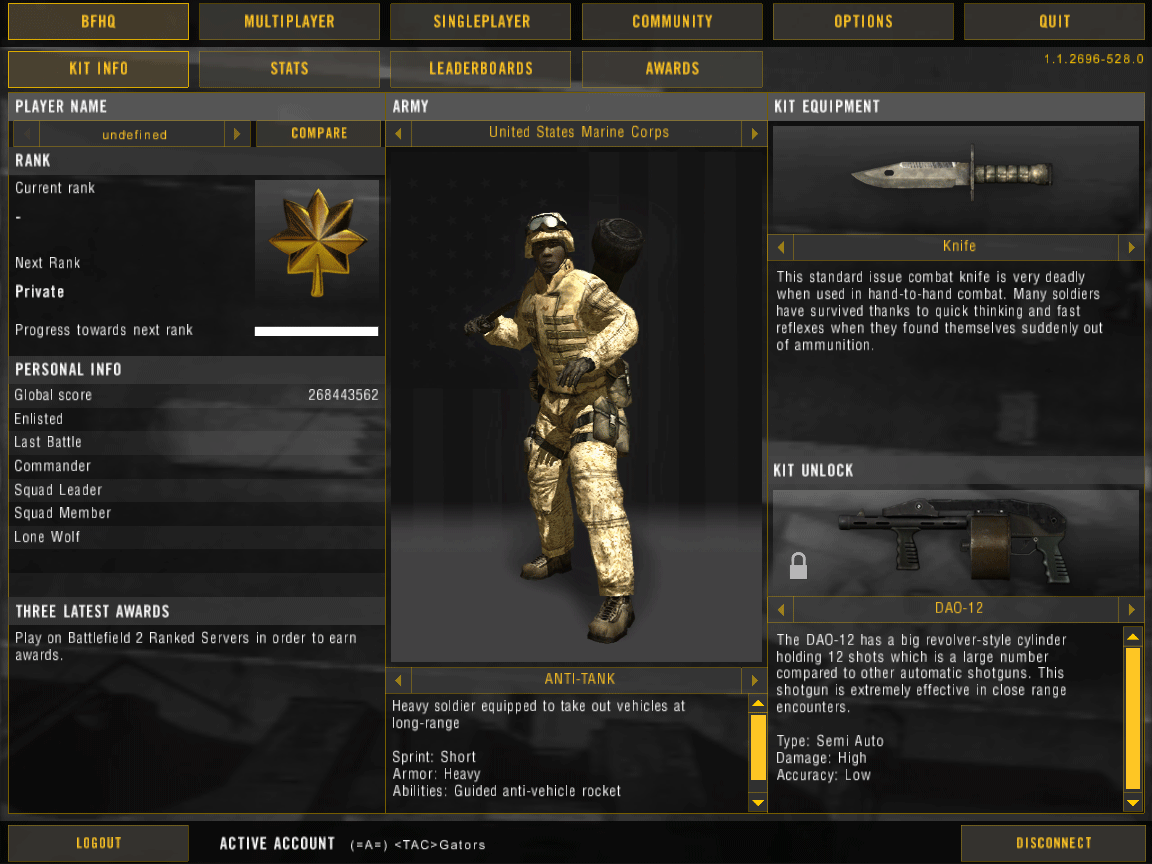This screenshot has height=864, width=1152.
Task: Quit the game
Action: coord(1054,21)
